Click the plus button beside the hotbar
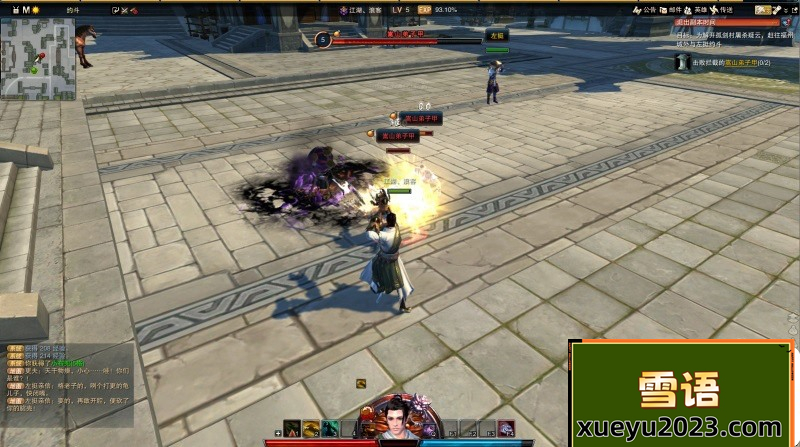Image resolution: width=800 pixels, height=447 pixels. click(x=277, y=433)
